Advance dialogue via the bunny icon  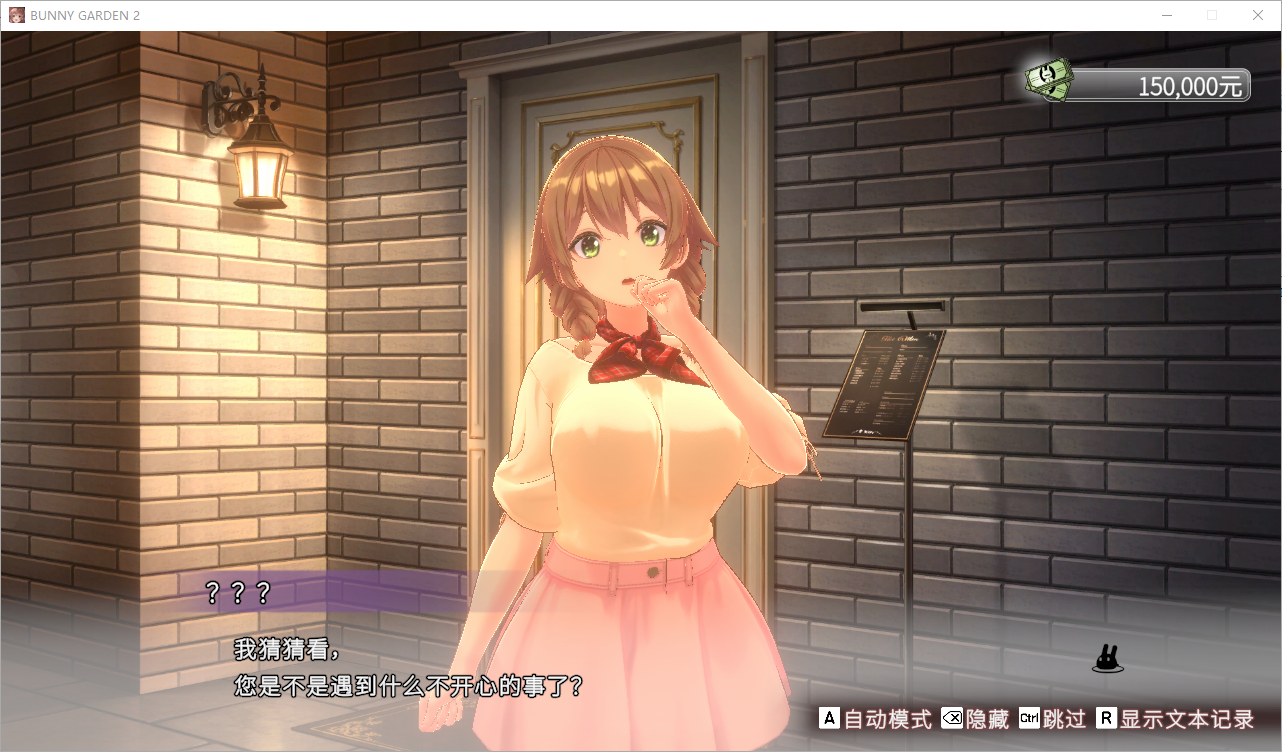pyautogui.click(x=1106, y=659)
